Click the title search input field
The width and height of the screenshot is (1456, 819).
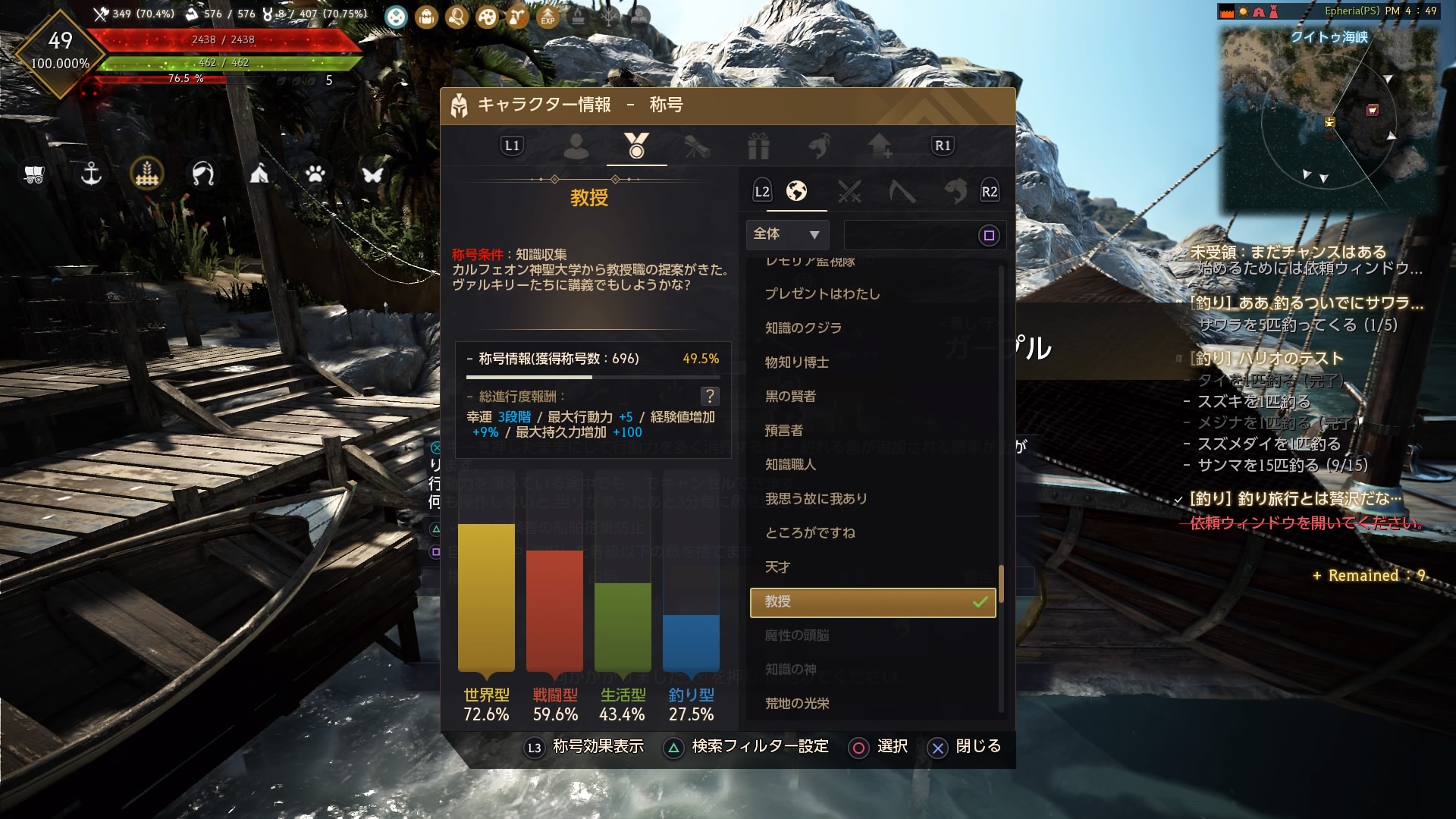(918, 235)
